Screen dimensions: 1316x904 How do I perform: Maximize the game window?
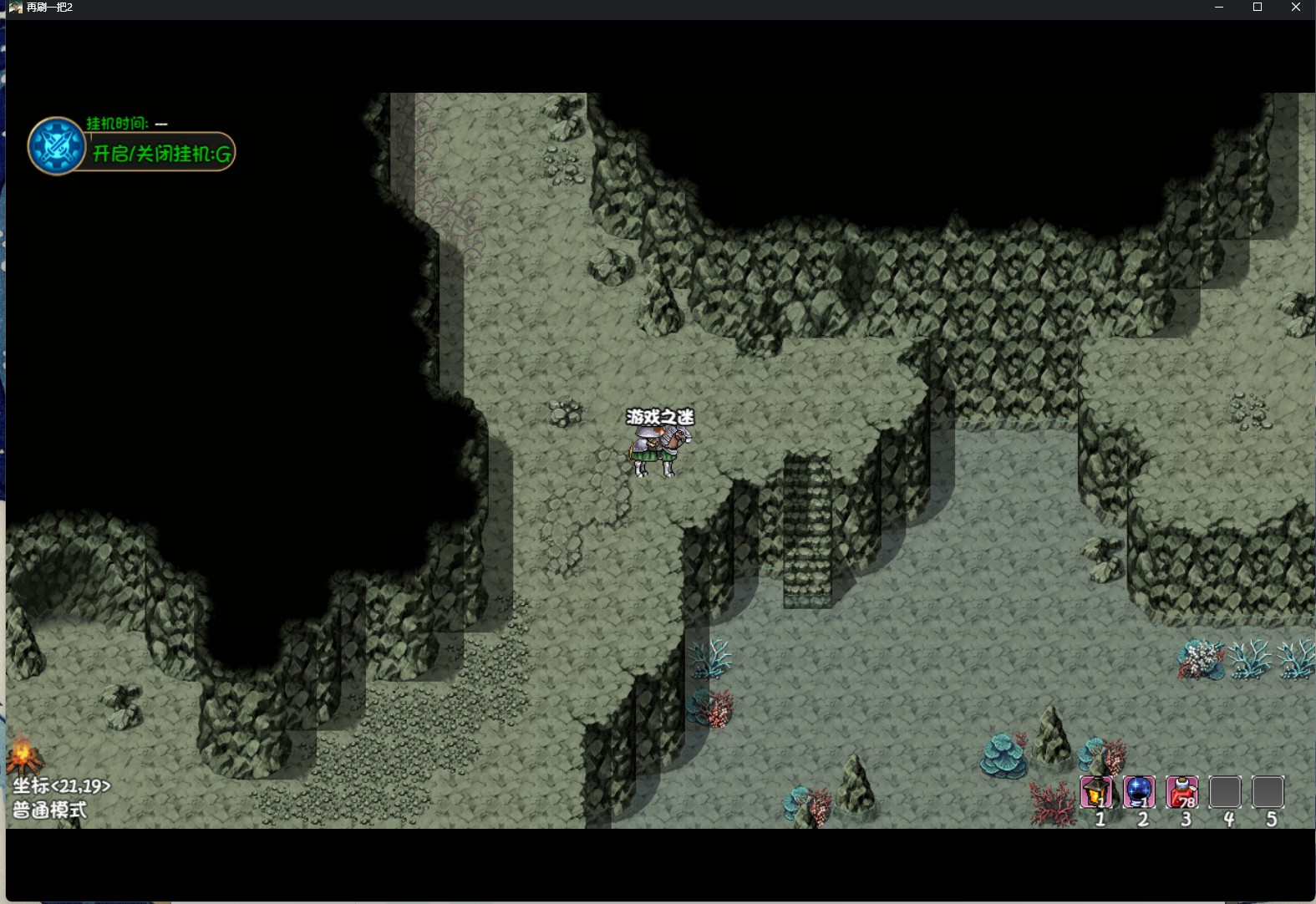click(x=1258, y=8)
